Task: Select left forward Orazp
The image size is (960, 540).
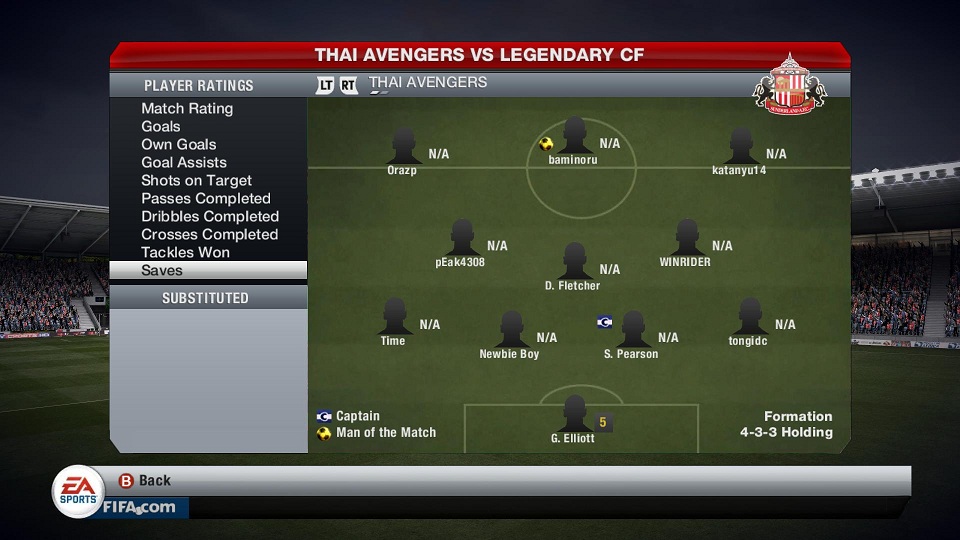Action: click(x=404, y=146)
